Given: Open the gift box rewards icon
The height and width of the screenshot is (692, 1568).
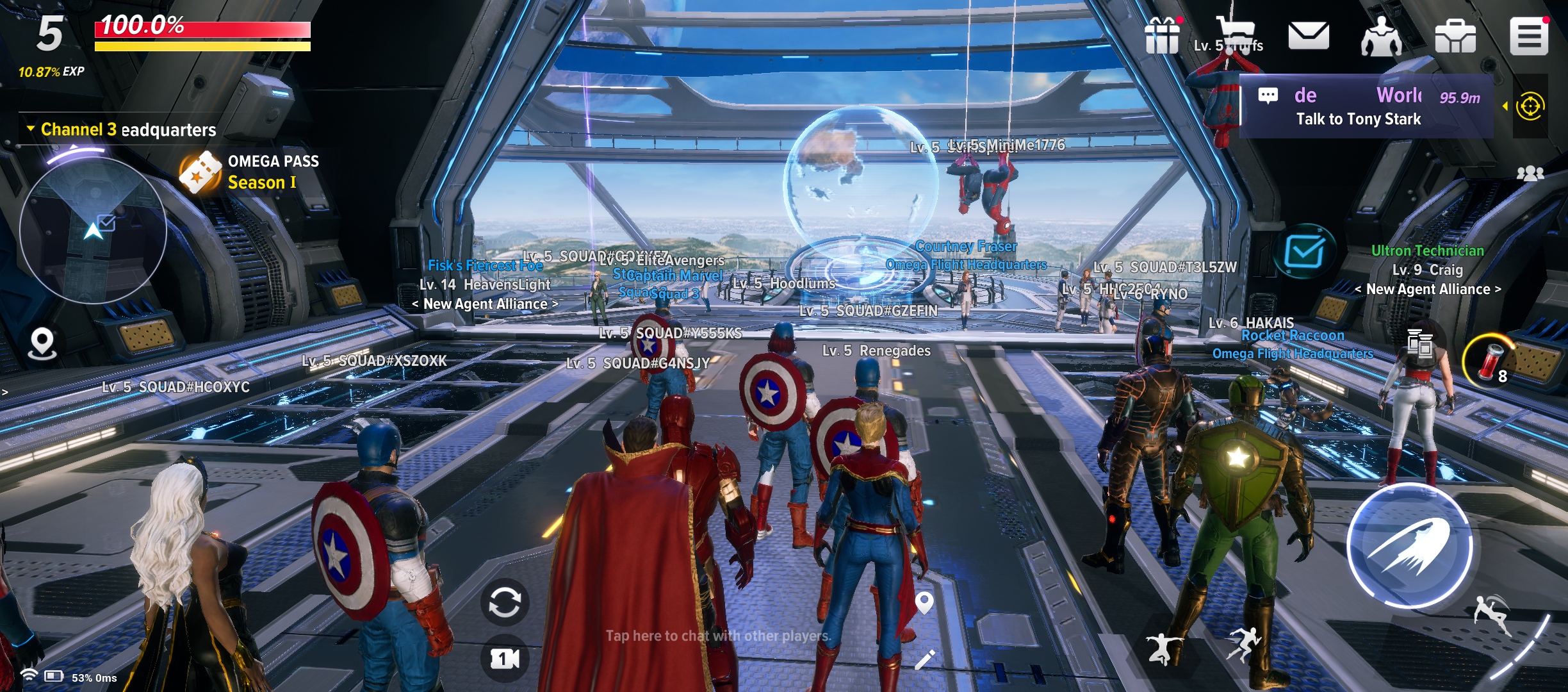Looking at the screenshot, I should click(1162, 36).
